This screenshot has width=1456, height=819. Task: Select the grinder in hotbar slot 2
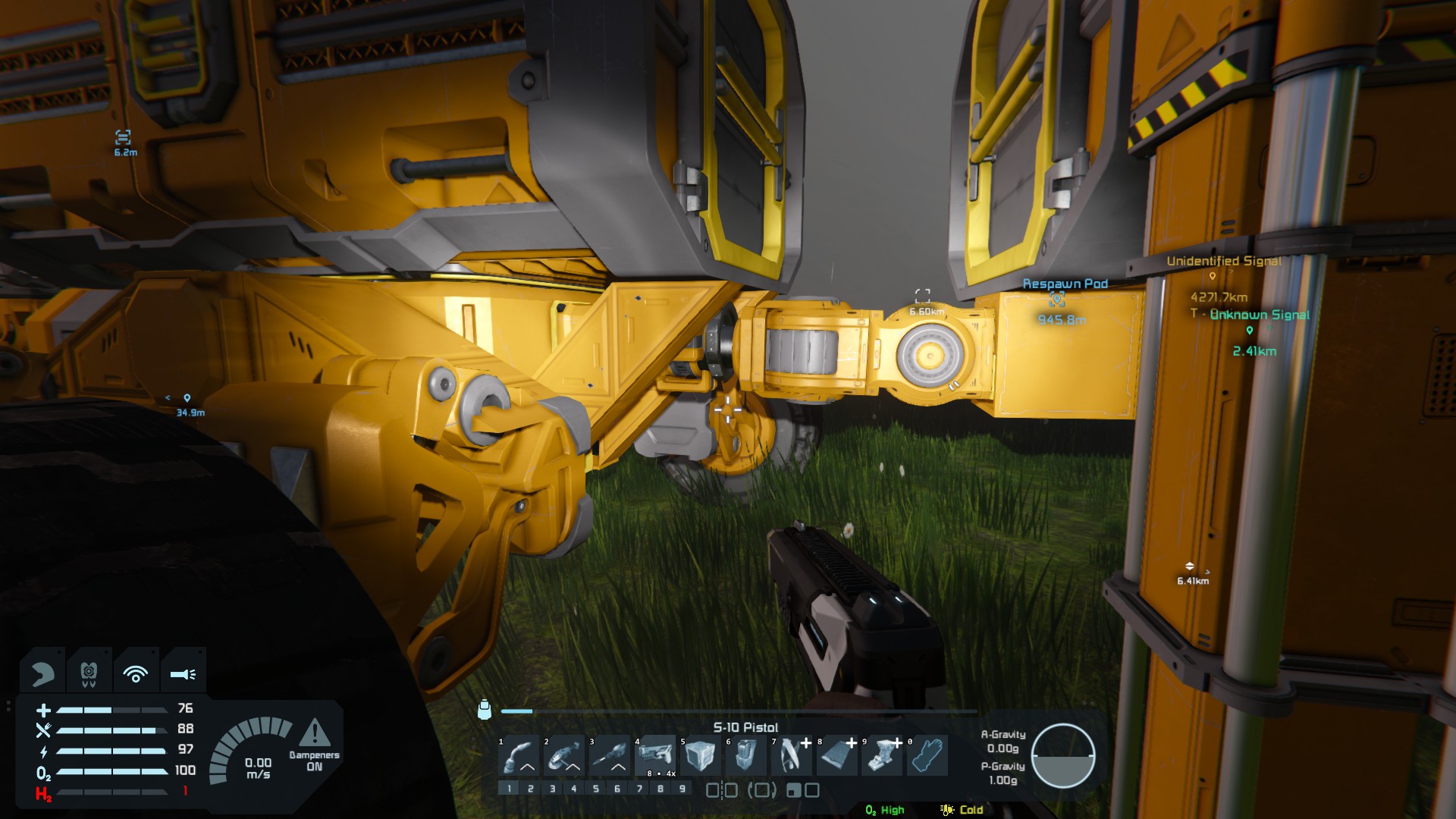(x=564, y=755)
